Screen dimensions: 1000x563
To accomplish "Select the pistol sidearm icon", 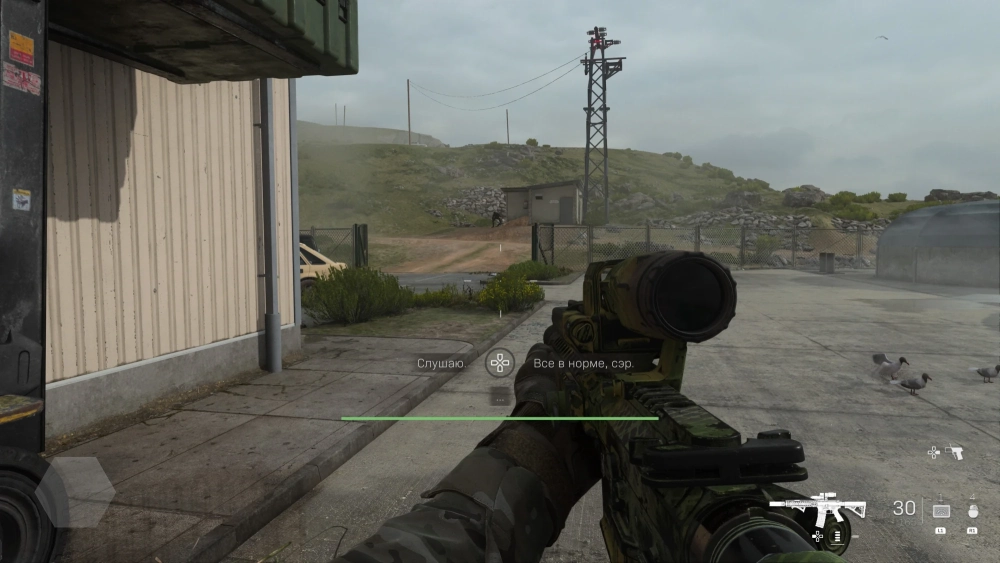I will (x=954, y=452).
